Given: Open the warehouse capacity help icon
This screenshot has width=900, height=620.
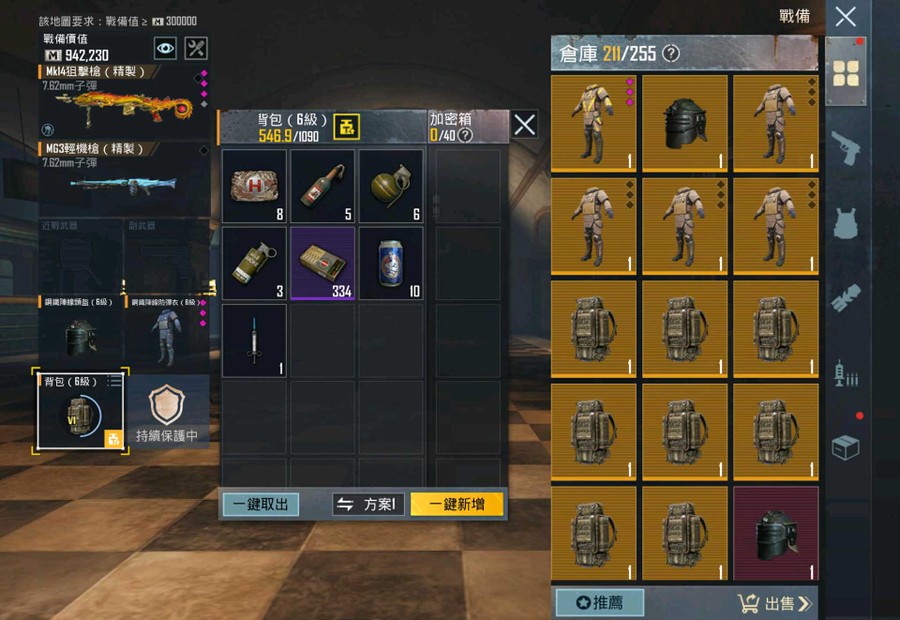Looking at the screenshot, I should point(671,53).
